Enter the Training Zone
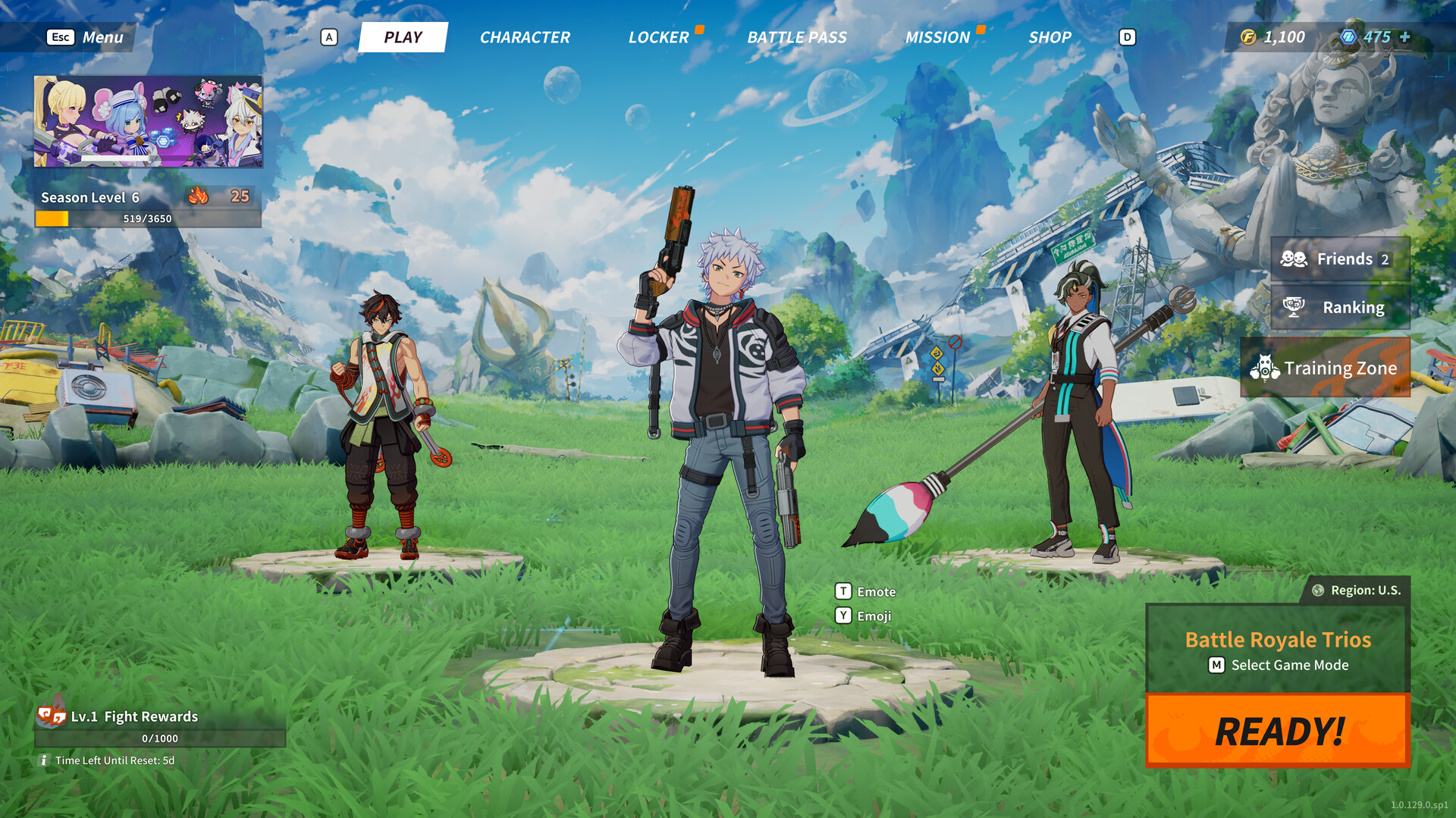 tap(1326, 368)
